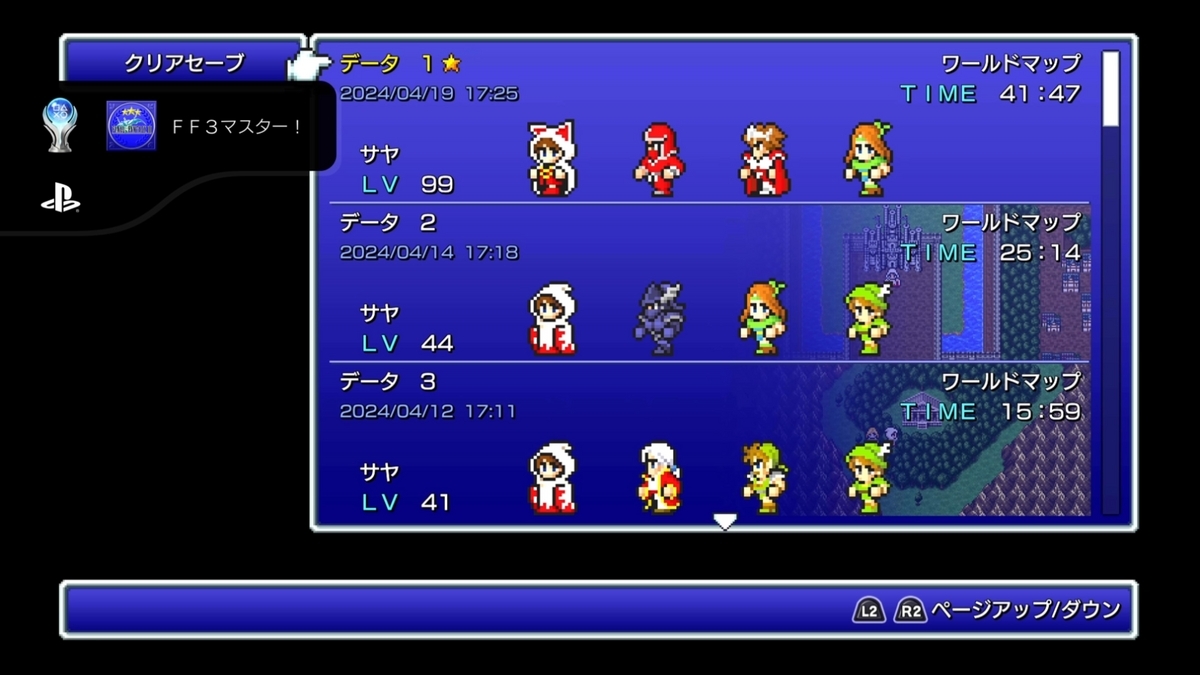Load save Data 3 at level 41

710,440
